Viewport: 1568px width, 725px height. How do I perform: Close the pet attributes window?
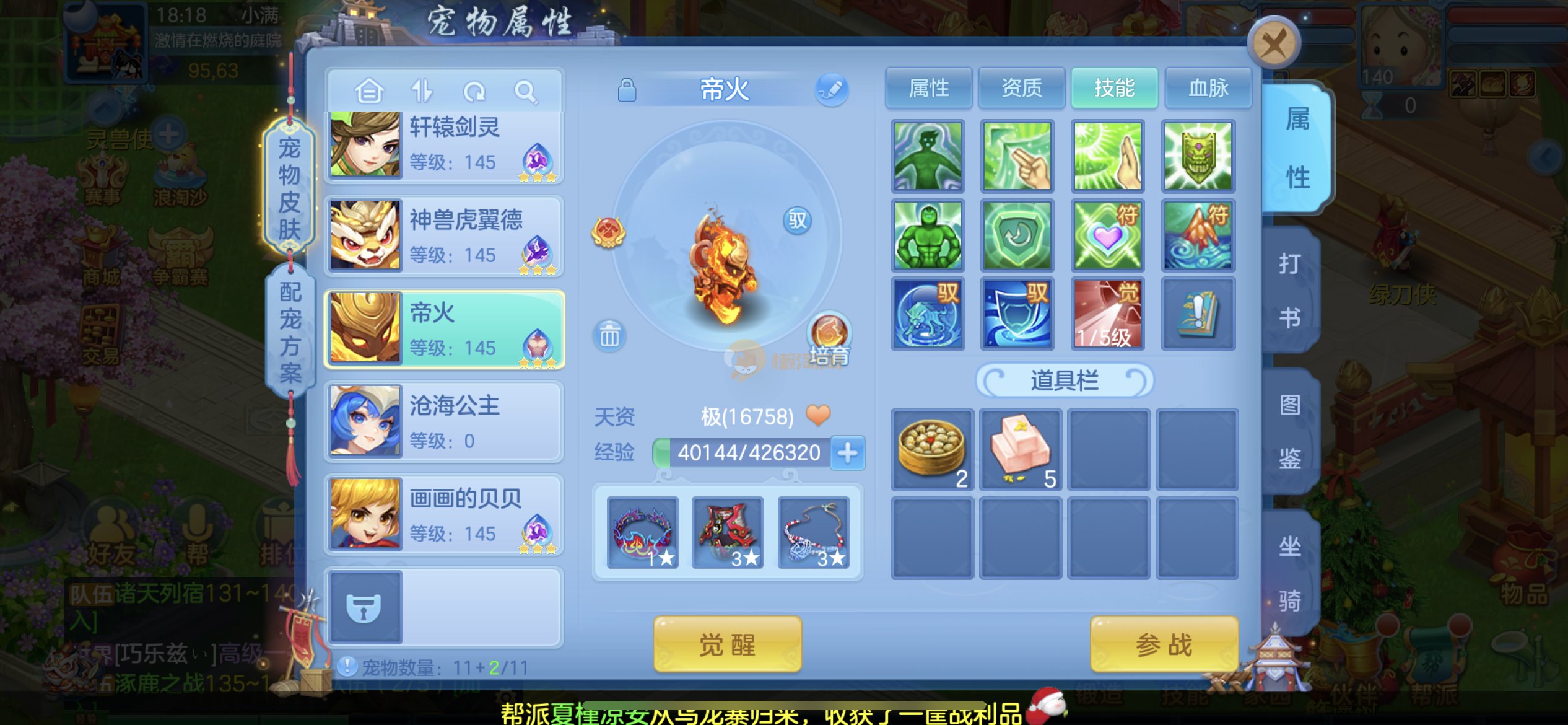coord(1273,43)
